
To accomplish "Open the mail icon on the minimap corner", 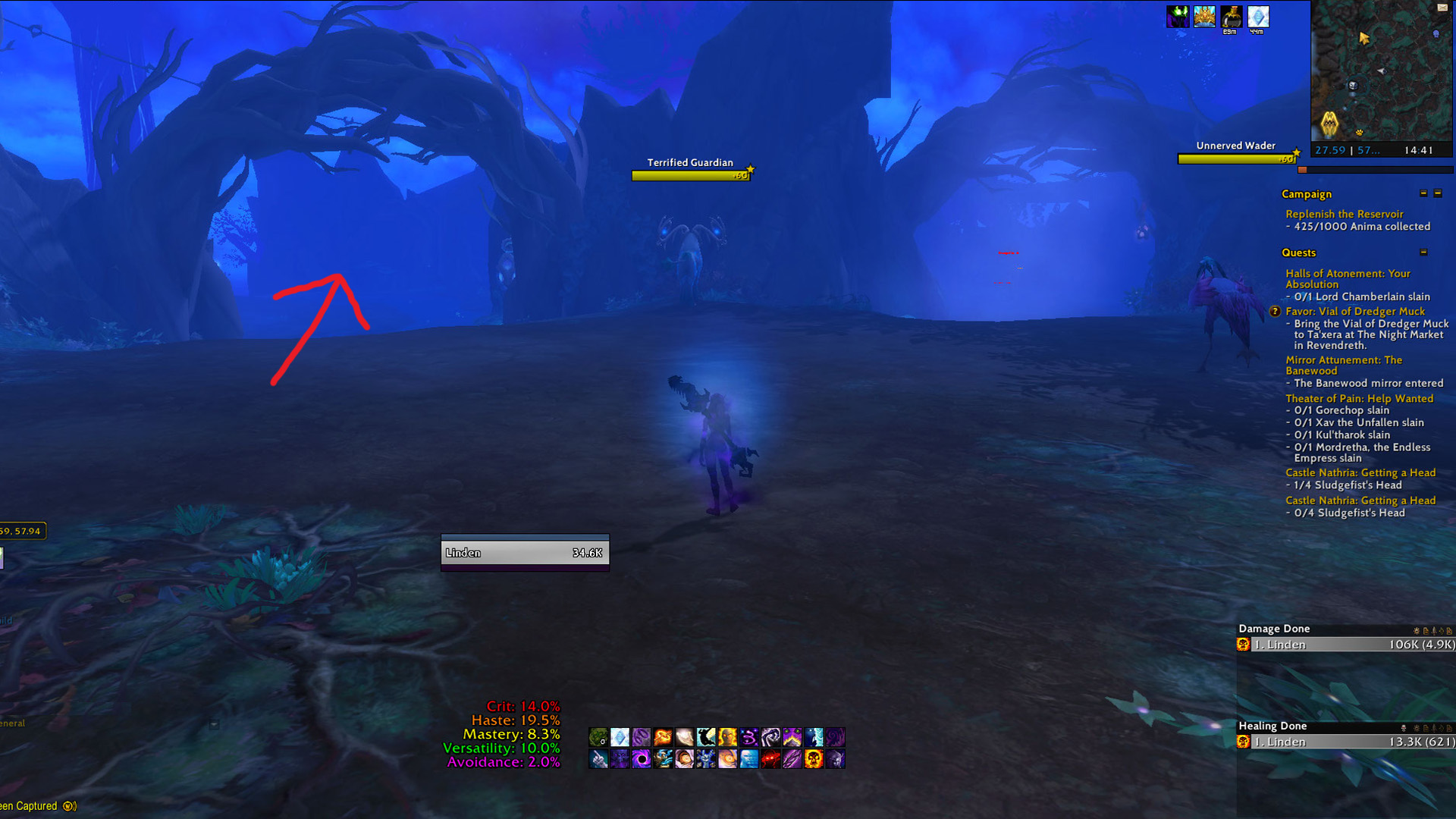I will coord(1442,8).
